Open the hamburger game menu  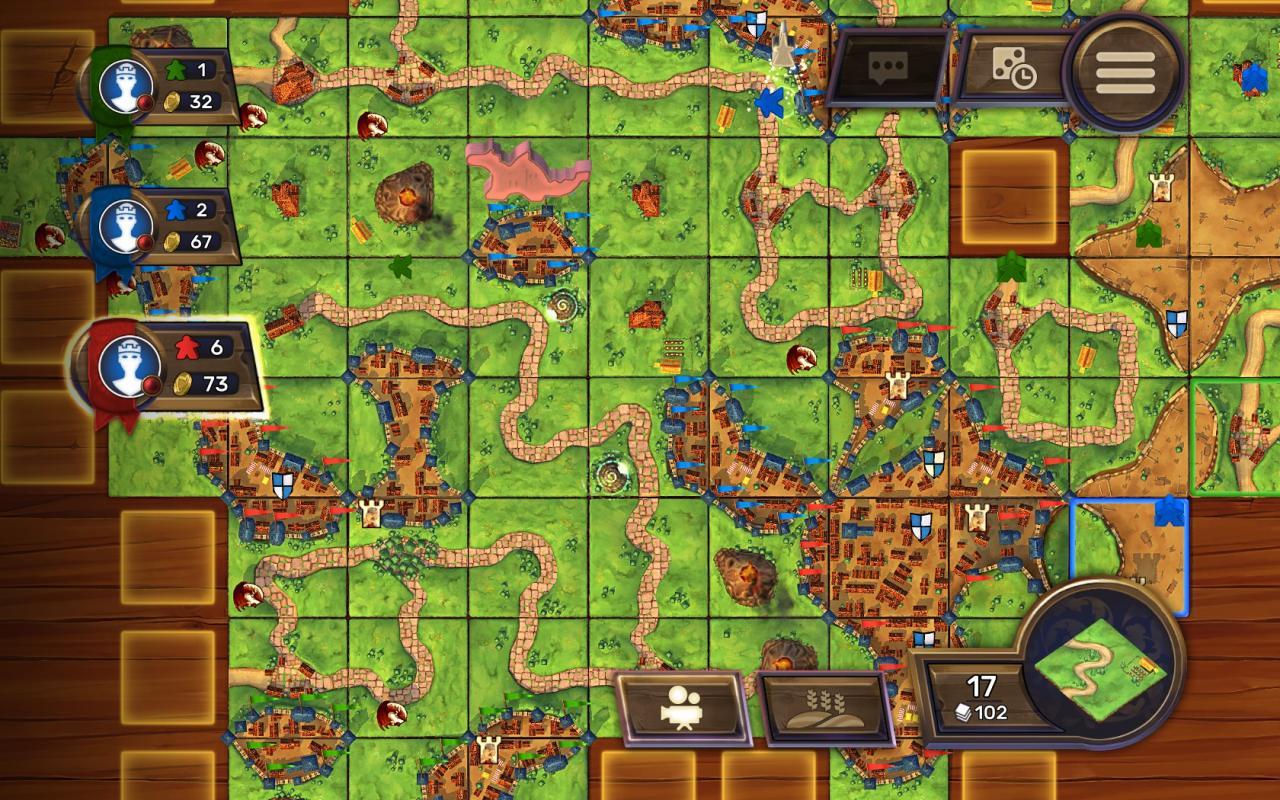tap(1124, 68)
